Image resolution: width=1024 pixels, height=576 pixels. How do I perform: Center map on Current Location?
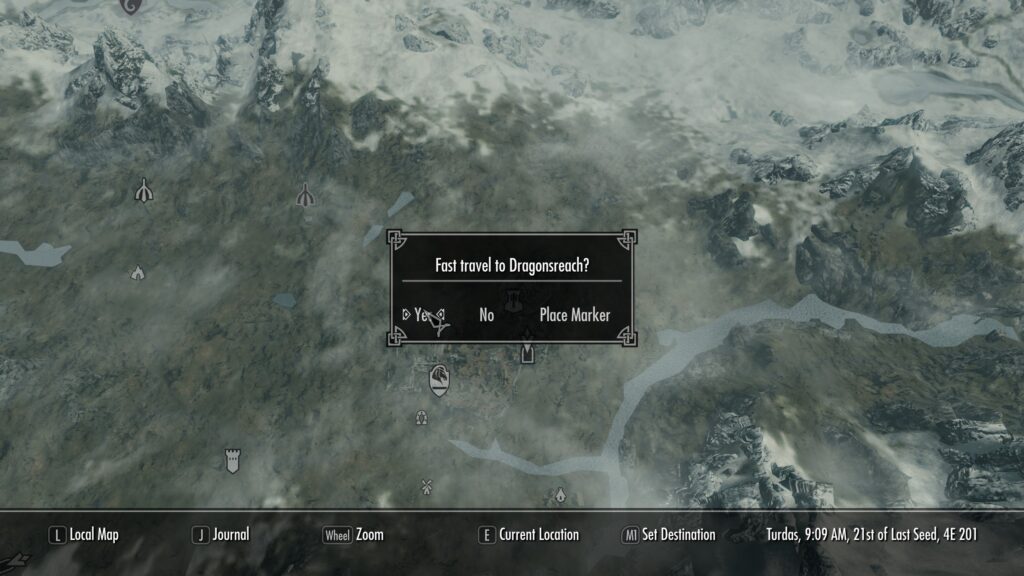[528, 535]
